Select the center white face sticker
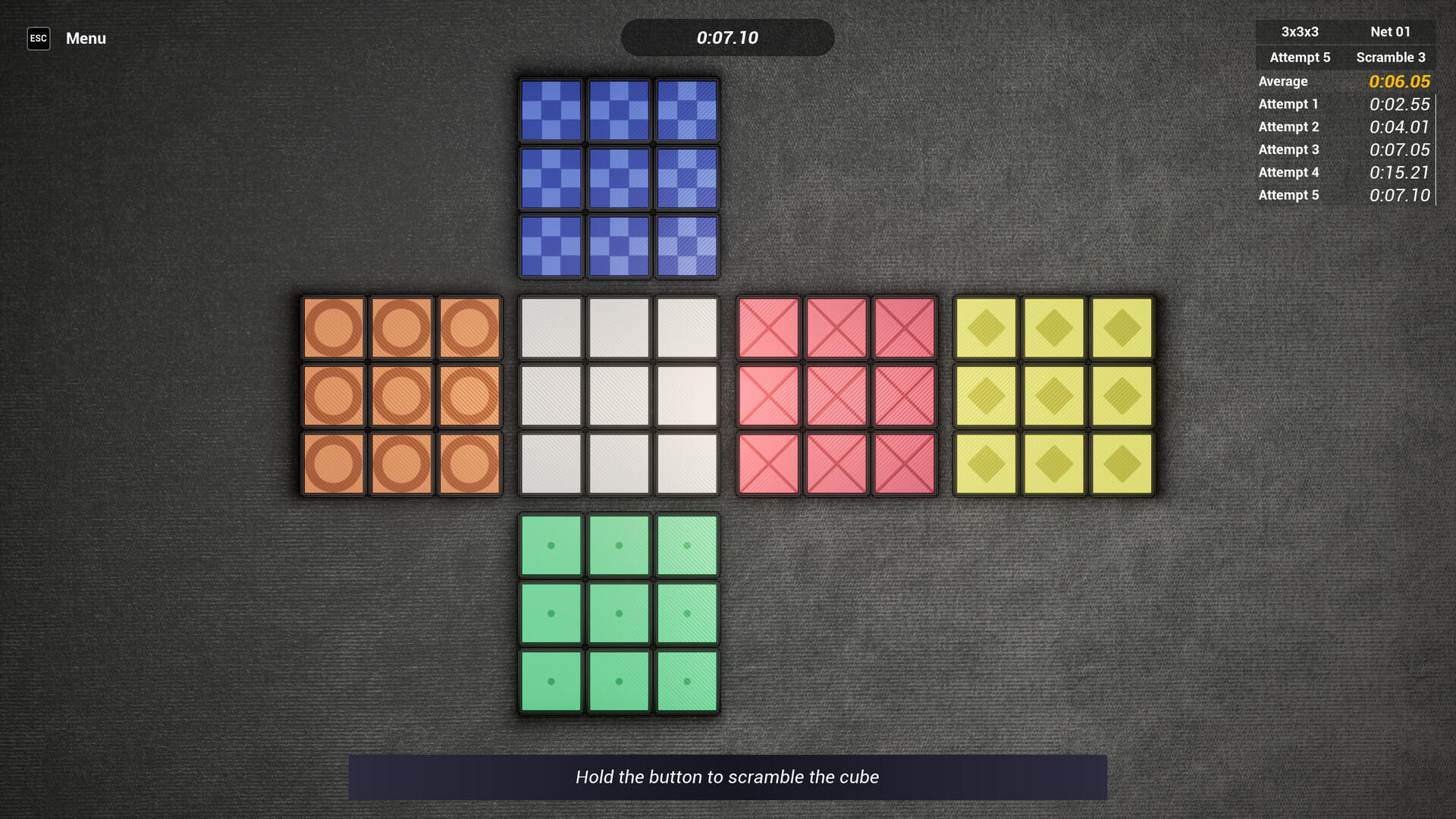Image resolution: width=1456 pixels, height=819 pixels. coord(618,396)
